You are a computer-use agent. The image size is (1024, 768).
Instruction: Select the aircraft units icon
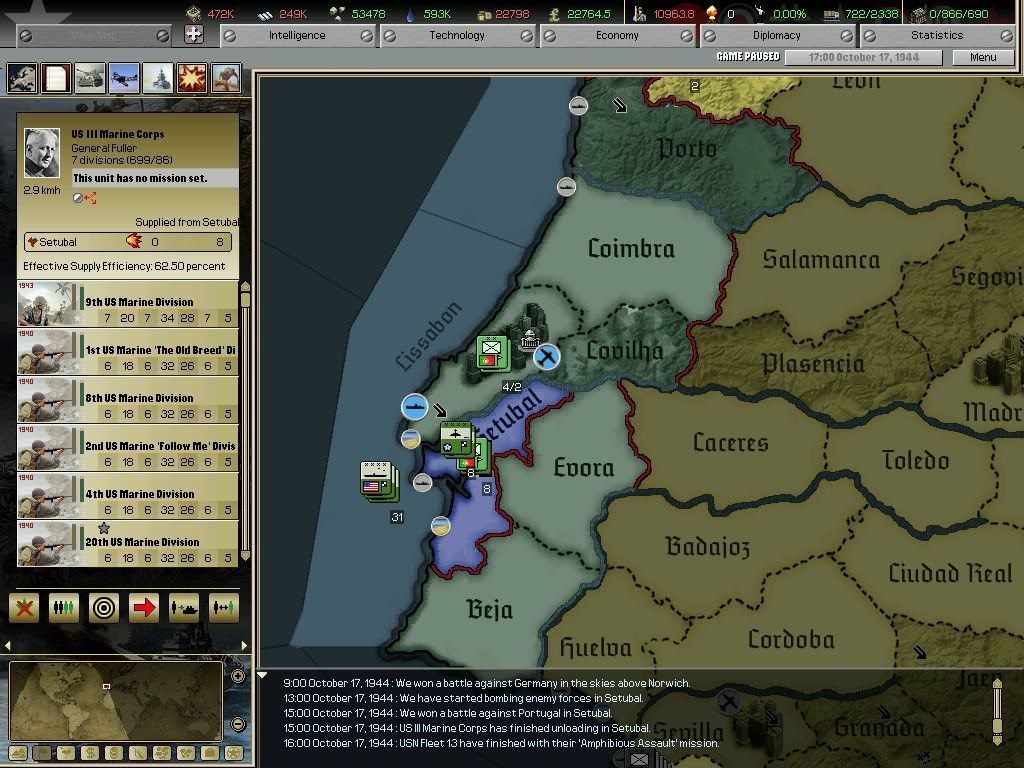124,78
